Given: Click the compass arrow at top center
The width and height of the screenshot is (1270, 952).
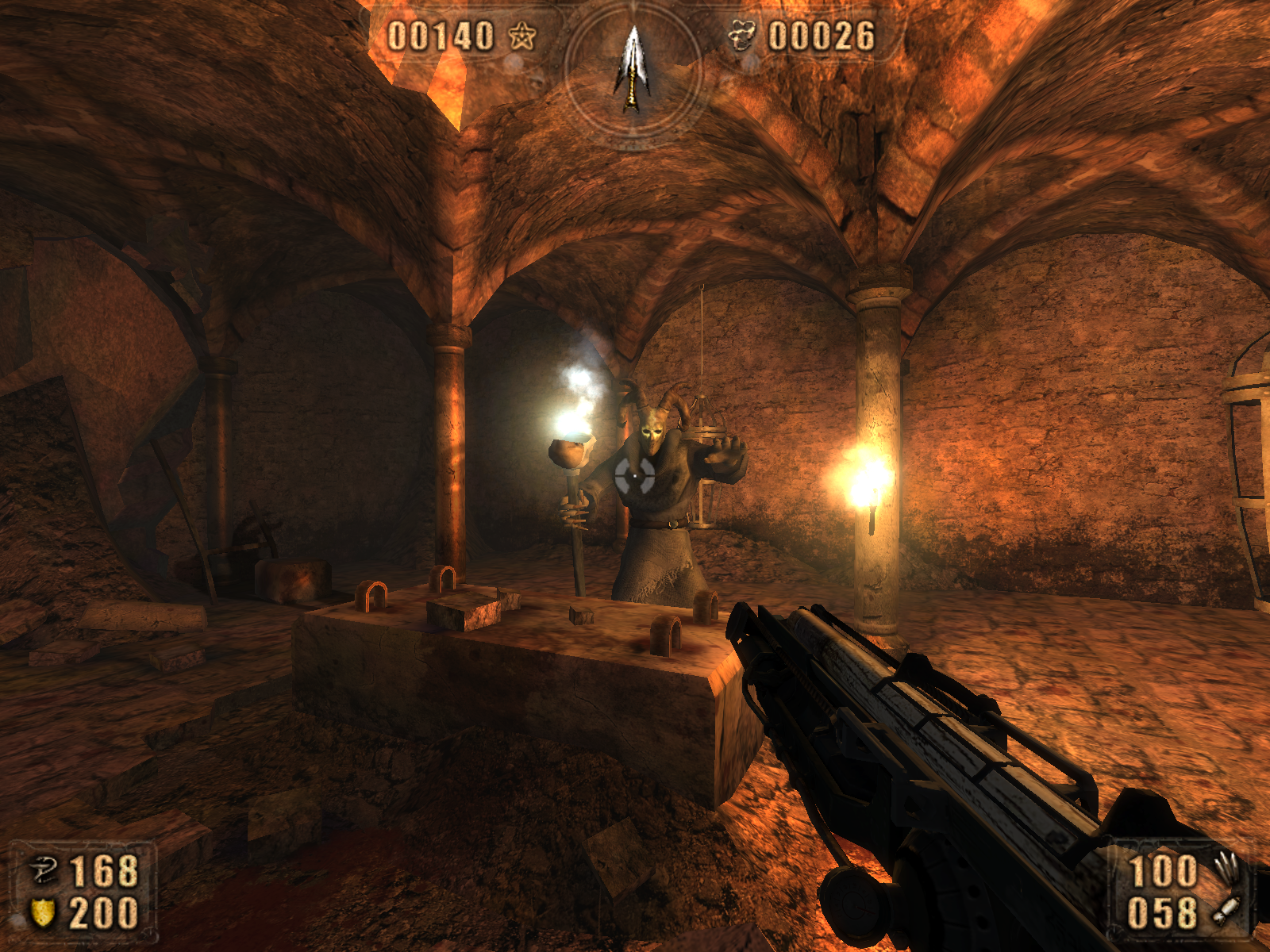Looking at the screenshot, I should coord(632,69).
